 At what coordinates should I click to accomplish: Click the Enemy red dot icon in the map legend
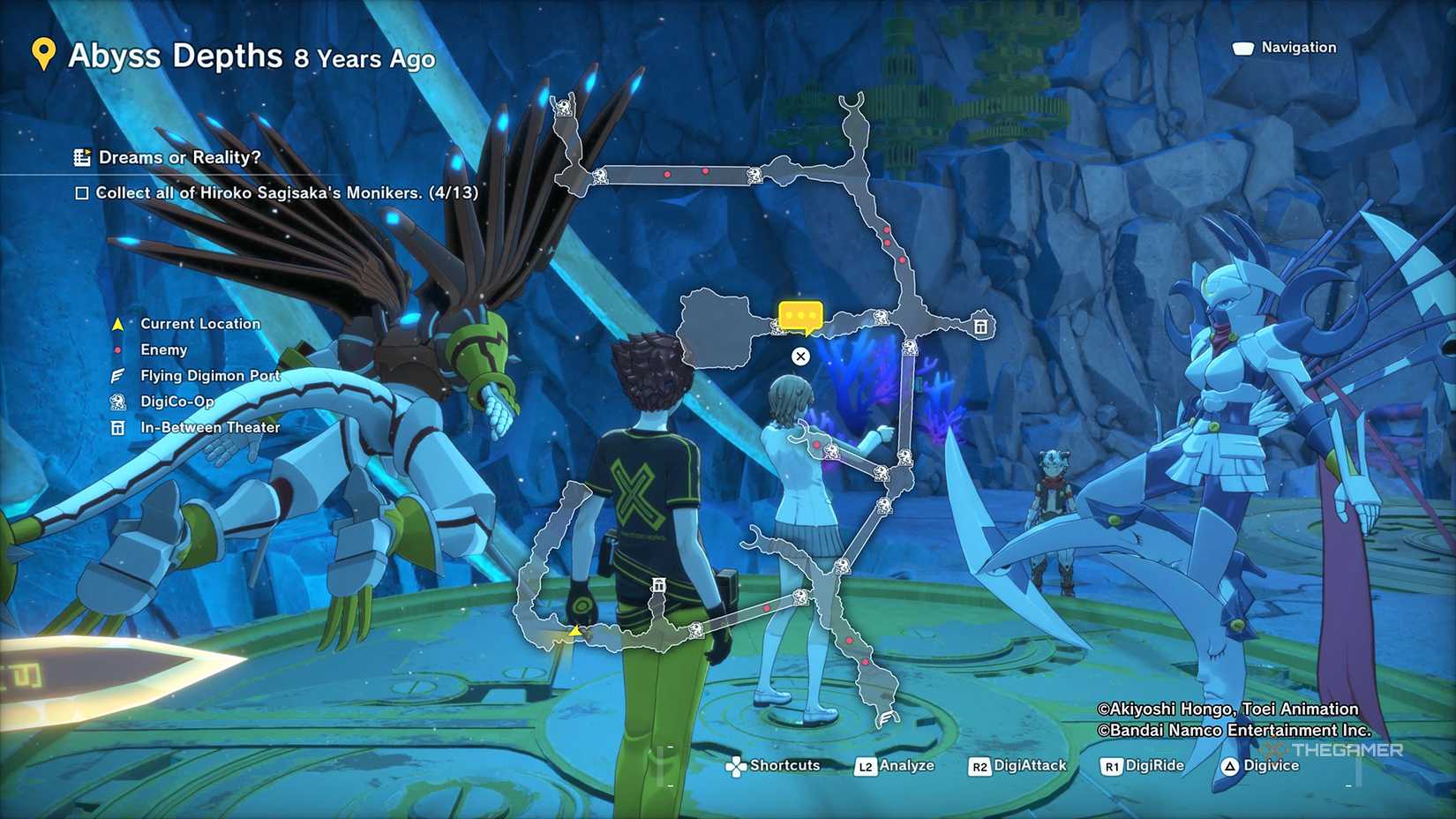pos(117,349)
